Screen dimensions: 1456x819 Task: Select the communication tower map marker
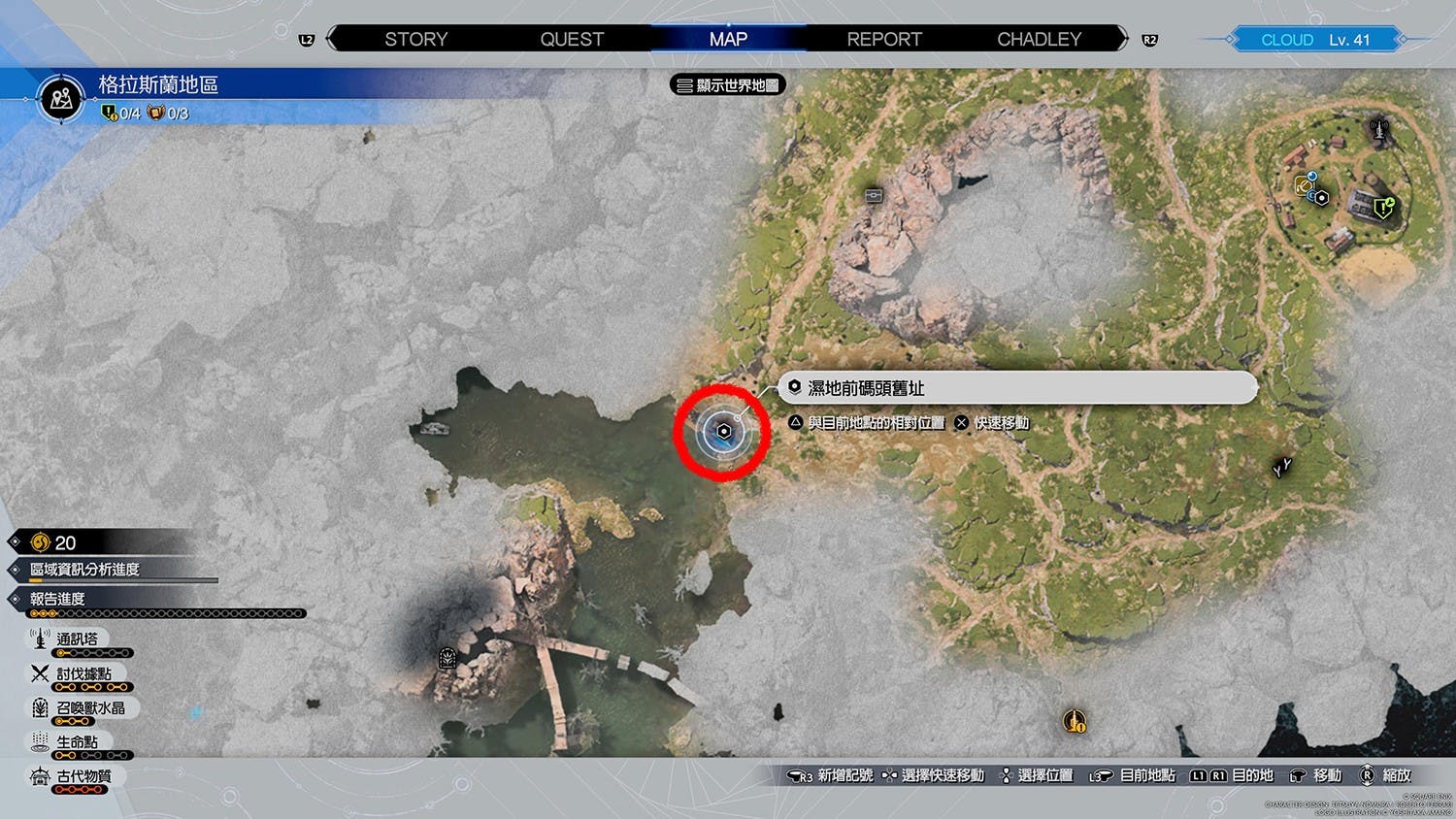1379,128
